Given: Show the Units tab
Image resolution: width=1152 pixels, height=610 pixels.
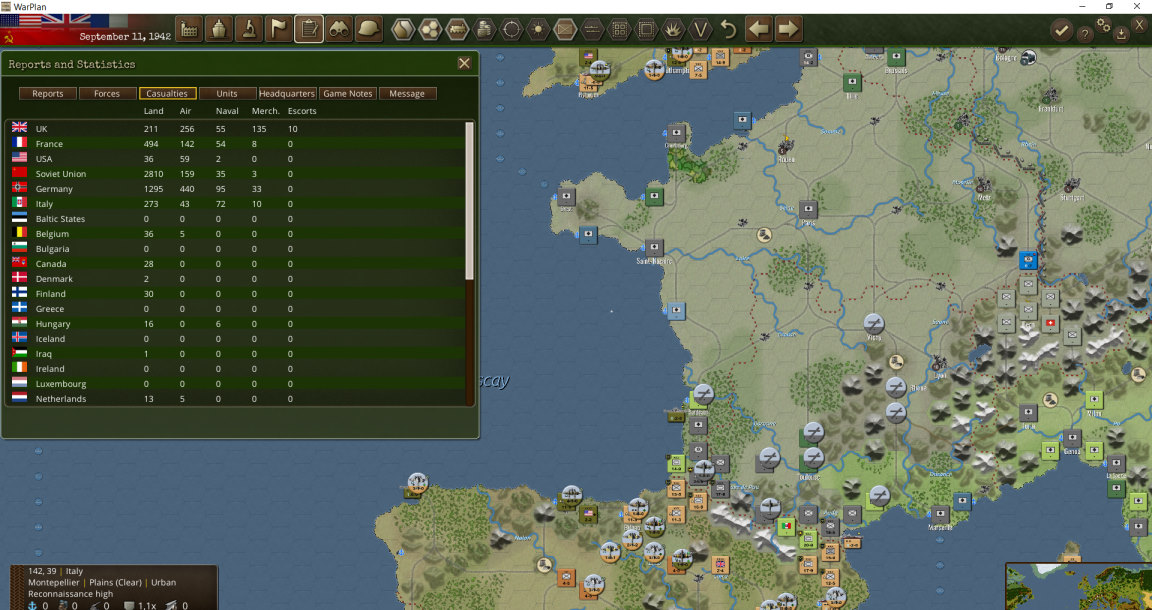Looking at the screenshot, I should click(x=227, y=94).
